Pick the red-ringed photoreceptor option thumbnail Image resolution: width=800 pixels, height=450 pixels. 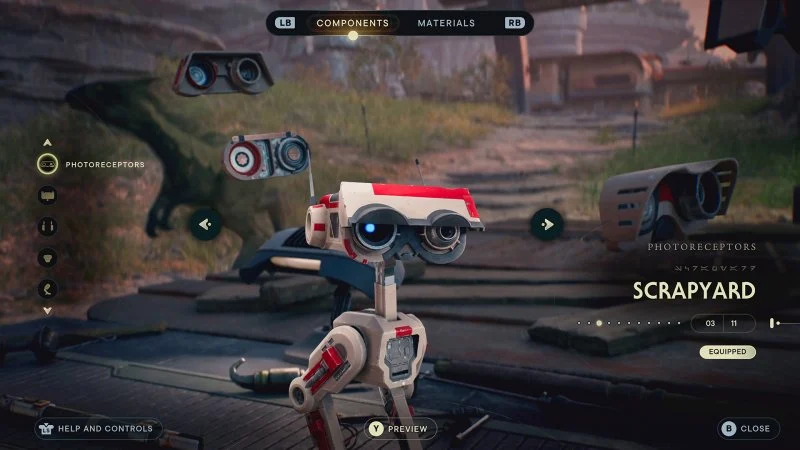click(264, 159)
